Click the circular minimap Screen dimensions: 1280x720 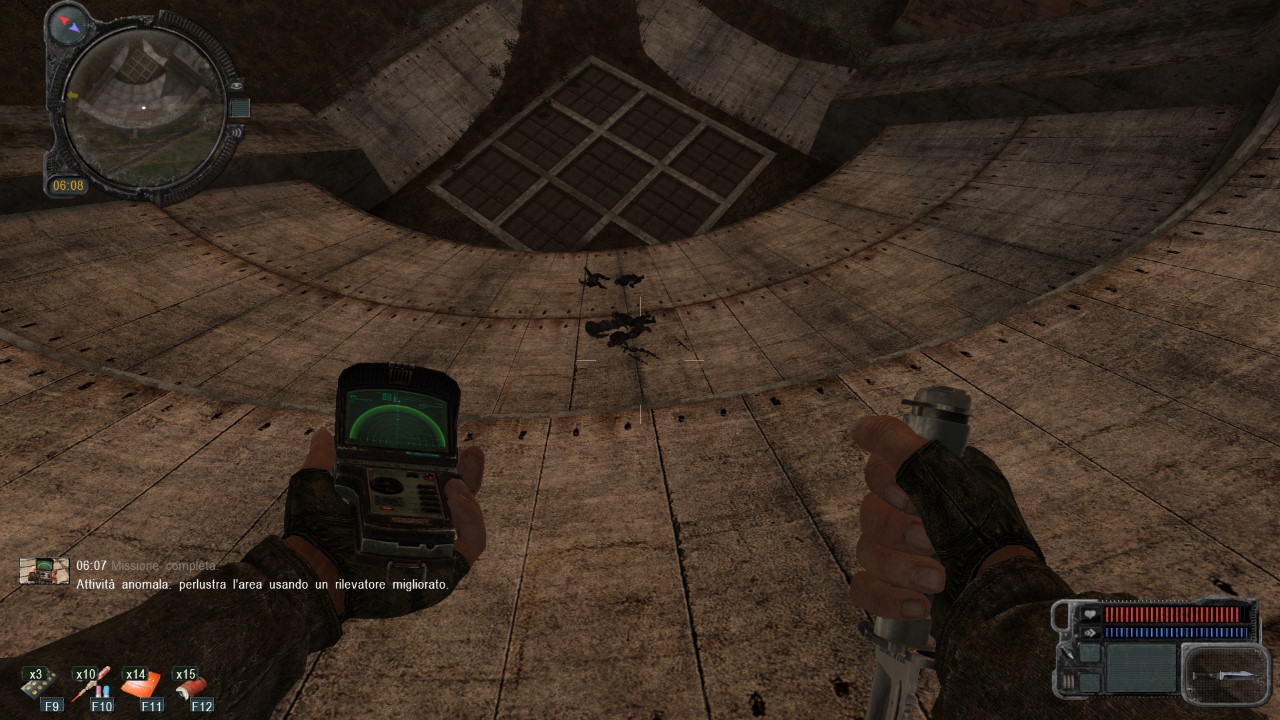(143, 108)
